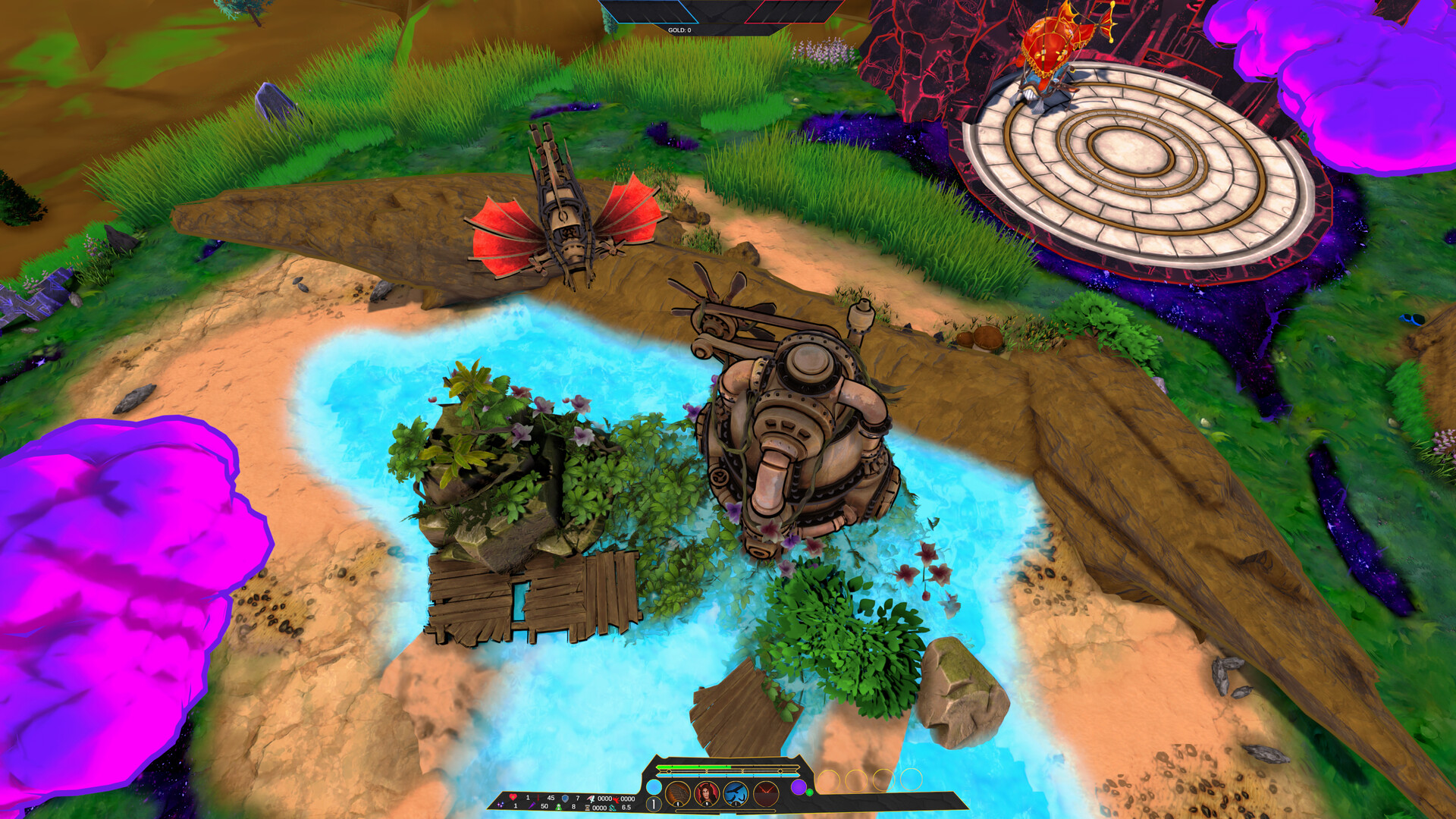Select the blue bird ability icon

736,792
